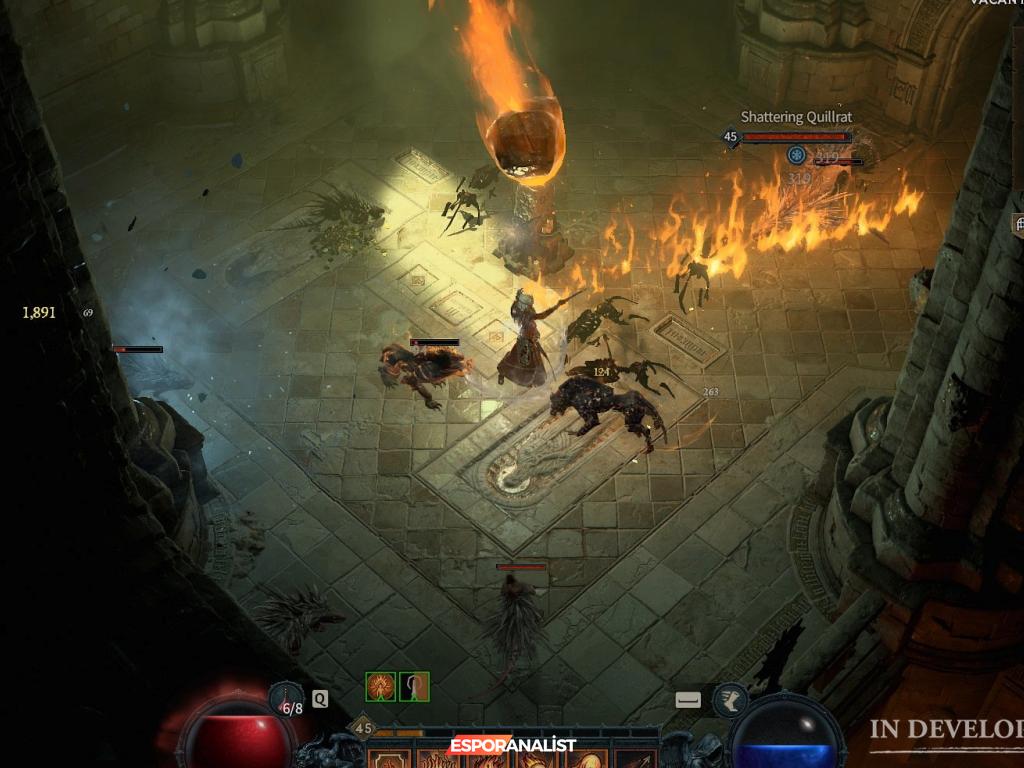
Task: Activate the winged boot evade icon
Action: point(730,700)
